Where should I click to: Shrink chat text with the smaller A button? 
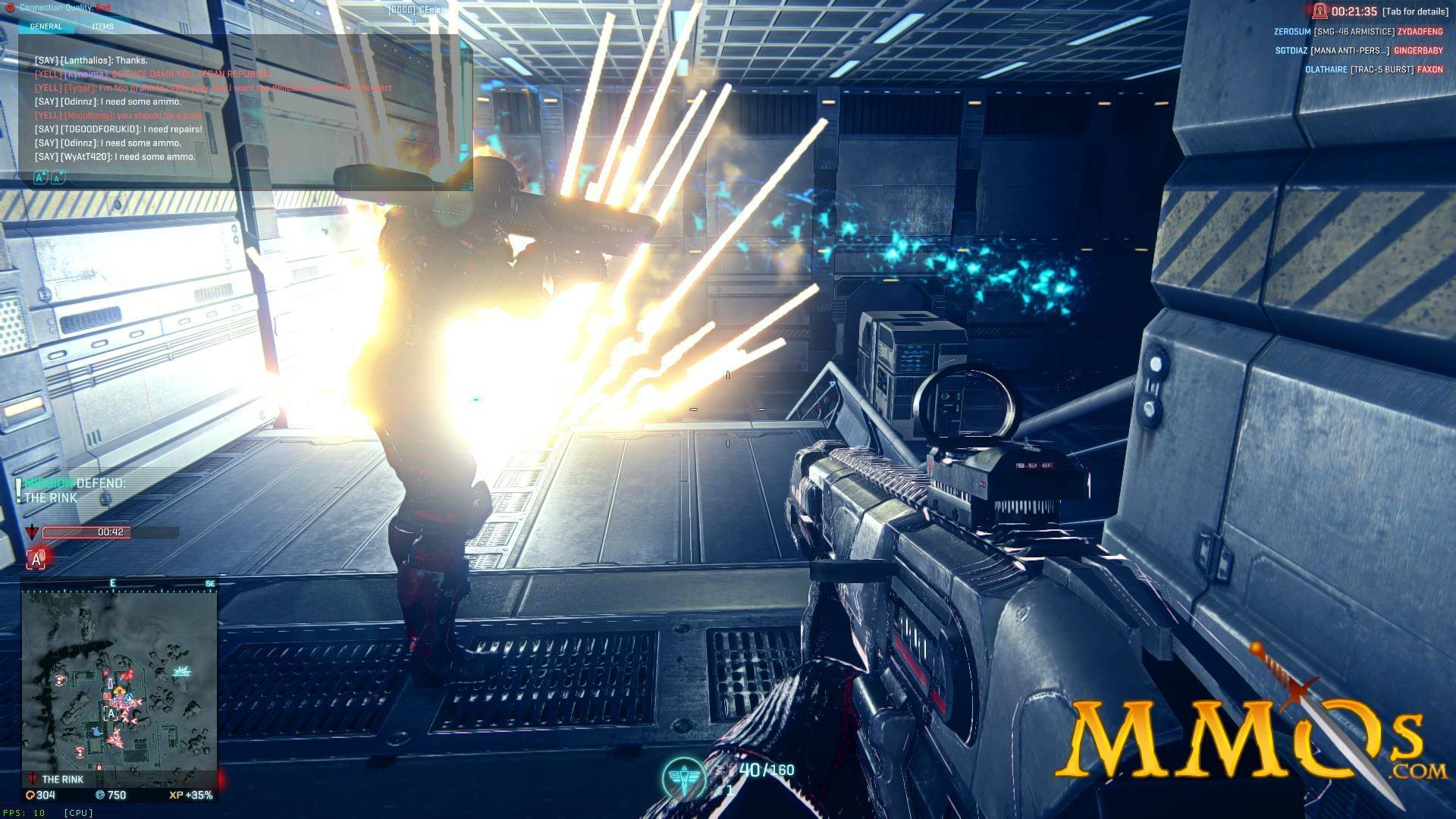58,178
